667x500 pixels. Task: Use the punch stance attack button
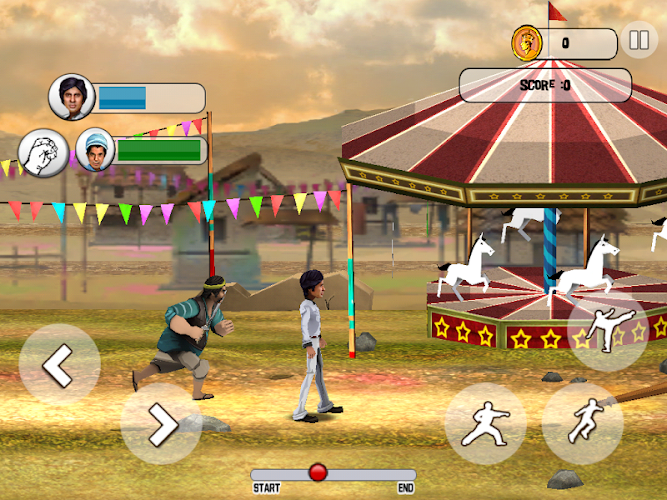pos(485,424)
